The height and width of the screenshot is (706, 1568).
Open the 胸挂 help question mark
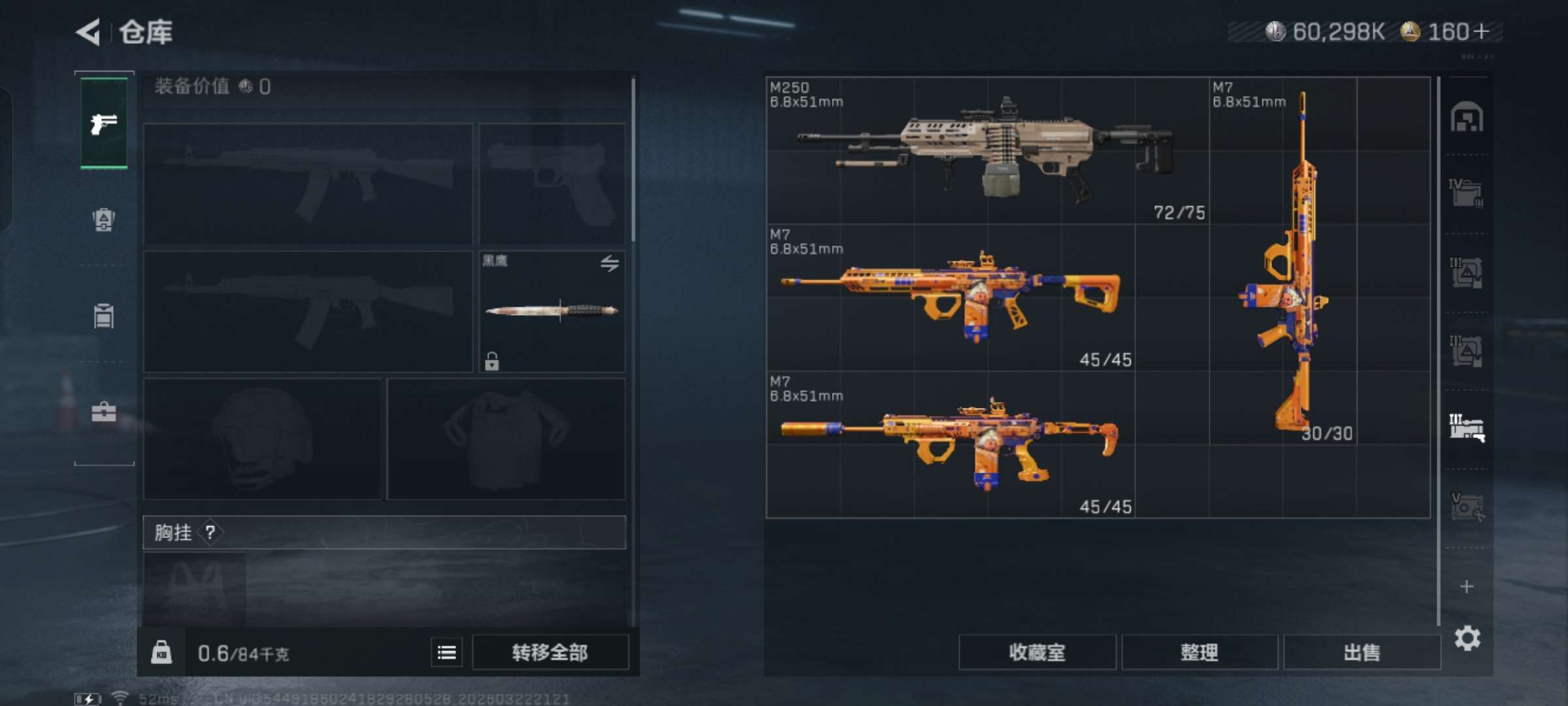(x=210, y=533)
